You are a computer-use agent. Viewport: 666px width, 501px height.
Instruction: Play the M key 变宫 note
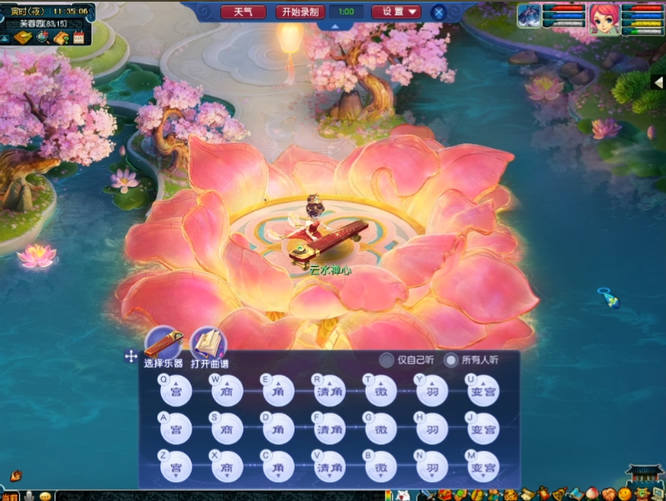tap(483, 466)
